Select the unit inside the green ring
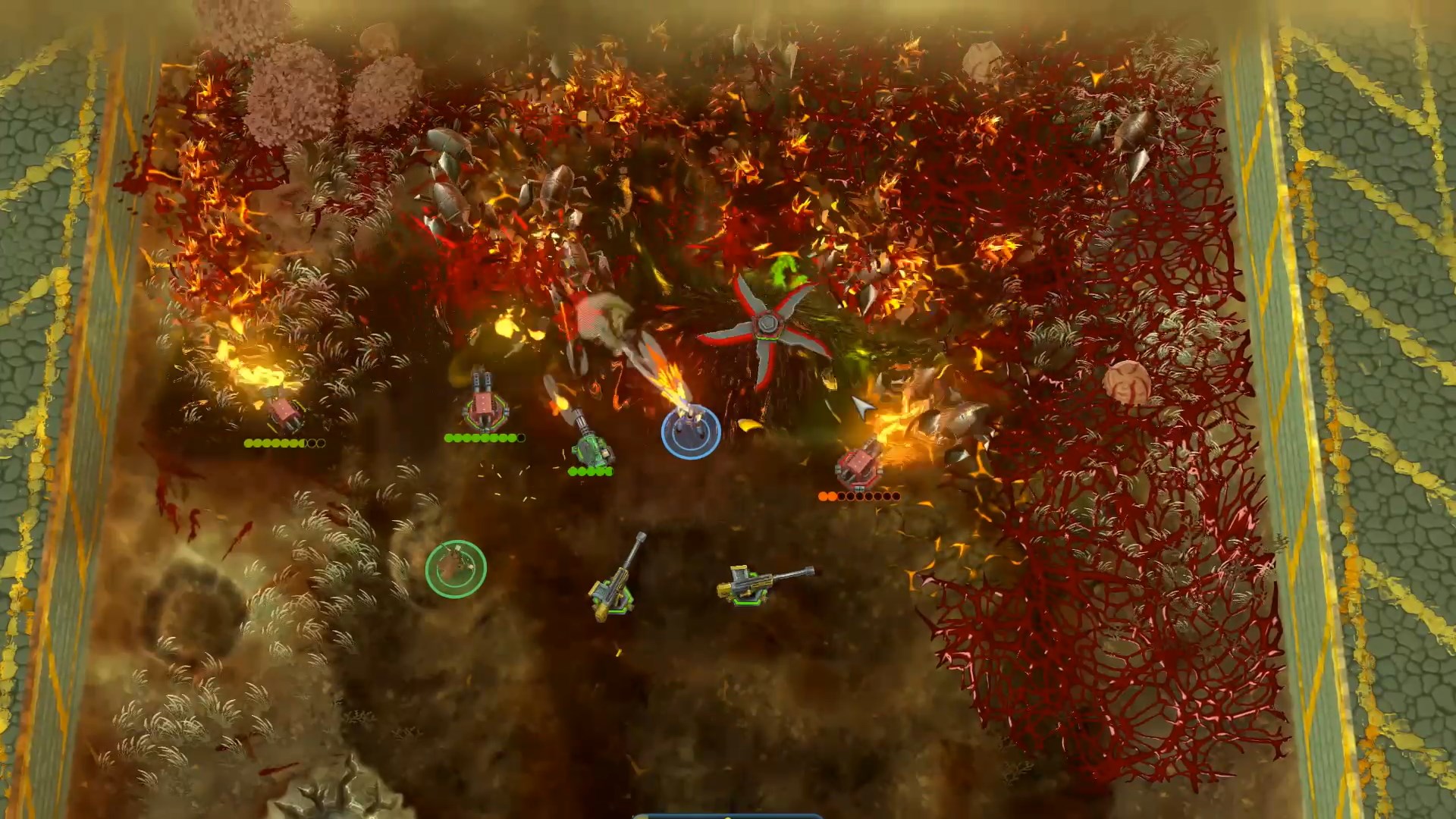This screenshot has width=1456, height=819. tap(455, 568)
